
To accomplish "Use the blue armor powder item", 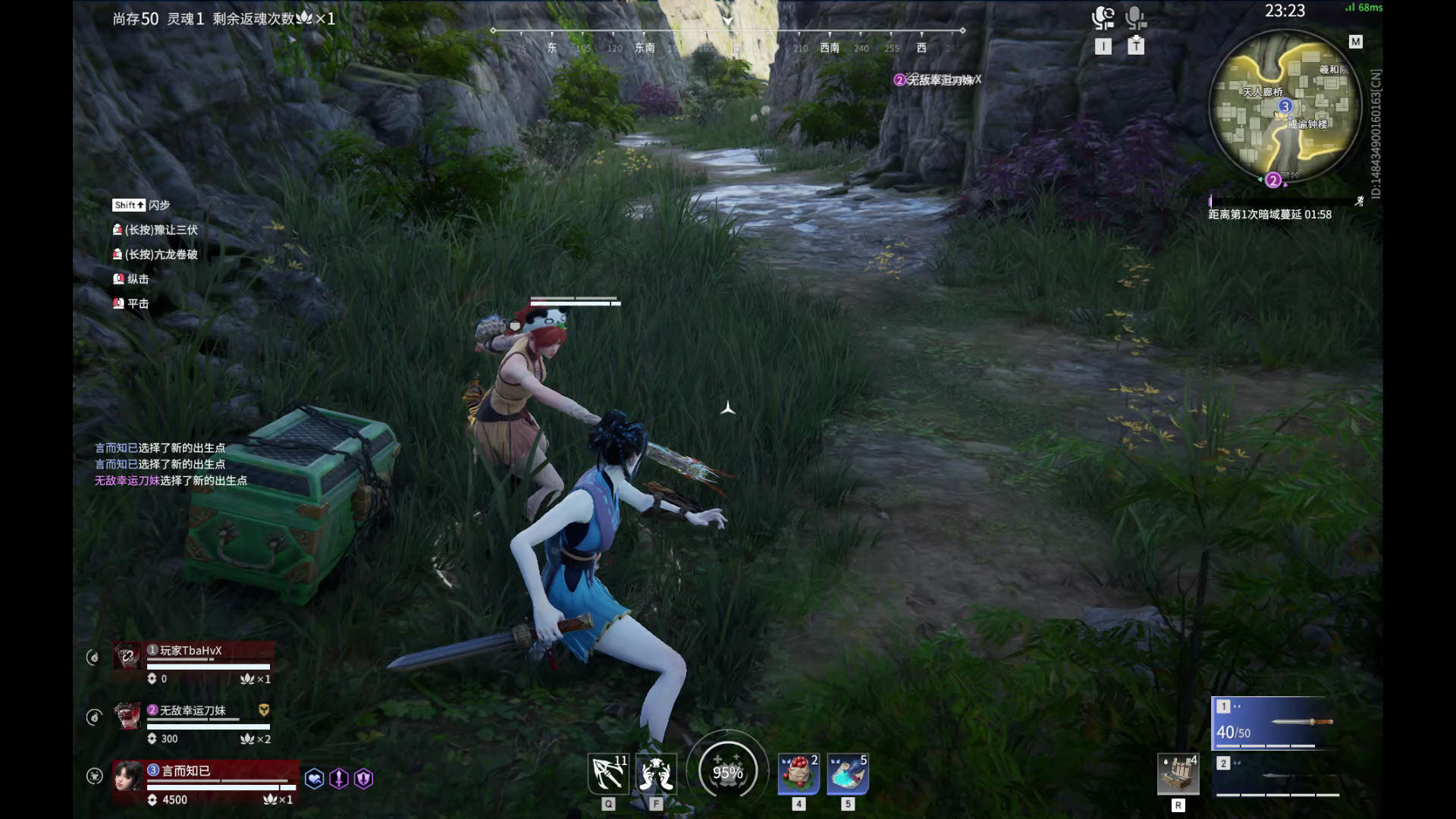I will tap(848, 773).
